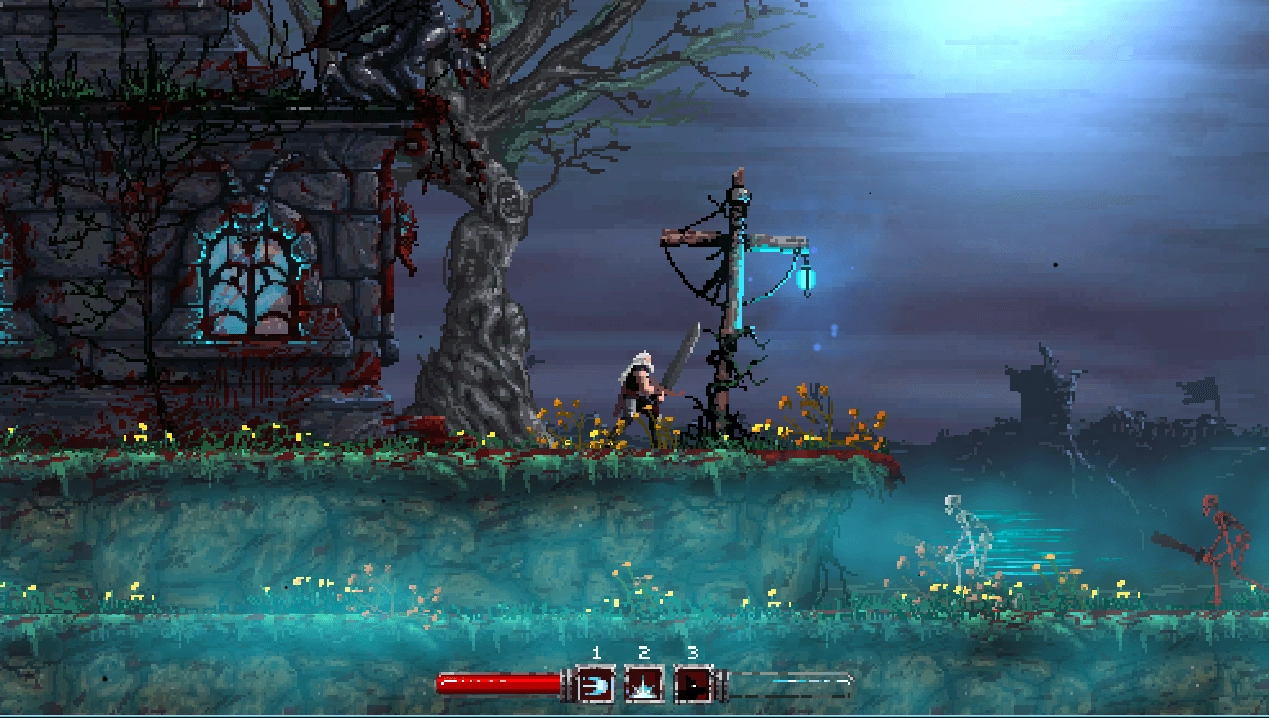Activate the dash slash ability in slot 1
Image resolution: width=1269 pixels, height=718 pixels.
tap(595, 685)
